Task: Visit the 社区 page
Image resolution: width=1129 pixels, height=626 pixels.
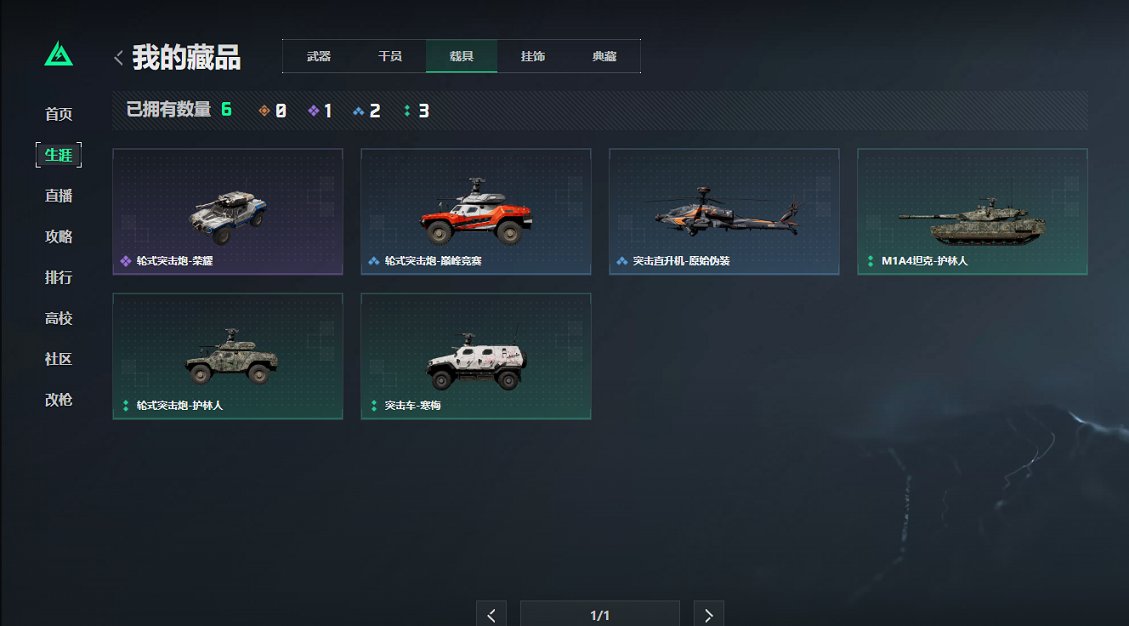Action: coord(59,359)
